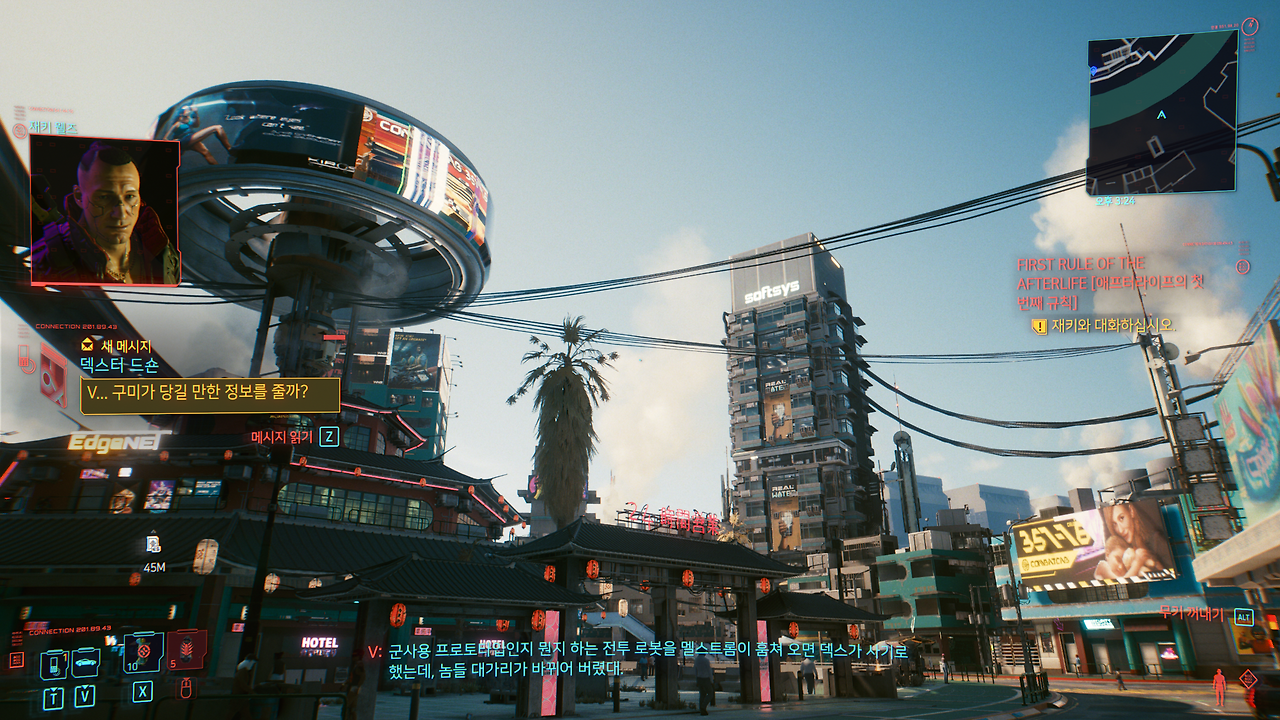Click the [V] keybind prompt under the vehicle
This screenshot has height=720, width=1280.
click(x=85, y=696)
